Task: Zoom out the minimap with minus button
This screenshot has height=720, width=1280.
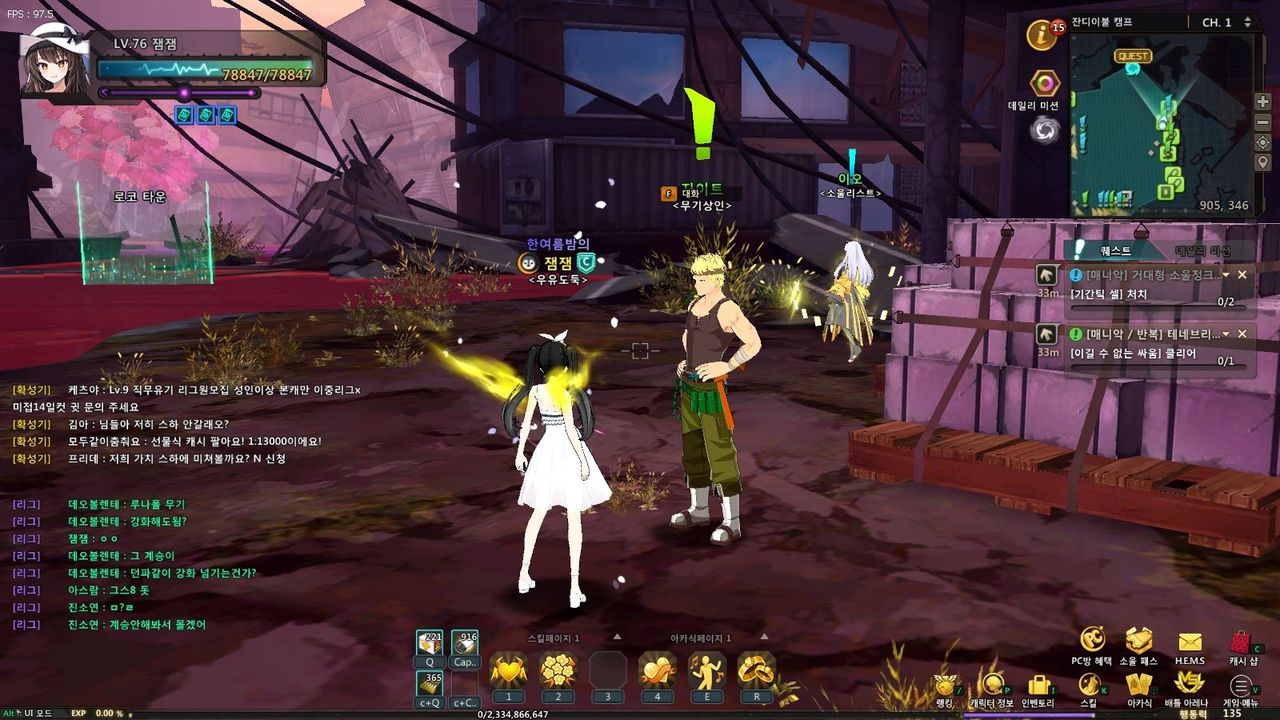Action: coord(1263,122)
